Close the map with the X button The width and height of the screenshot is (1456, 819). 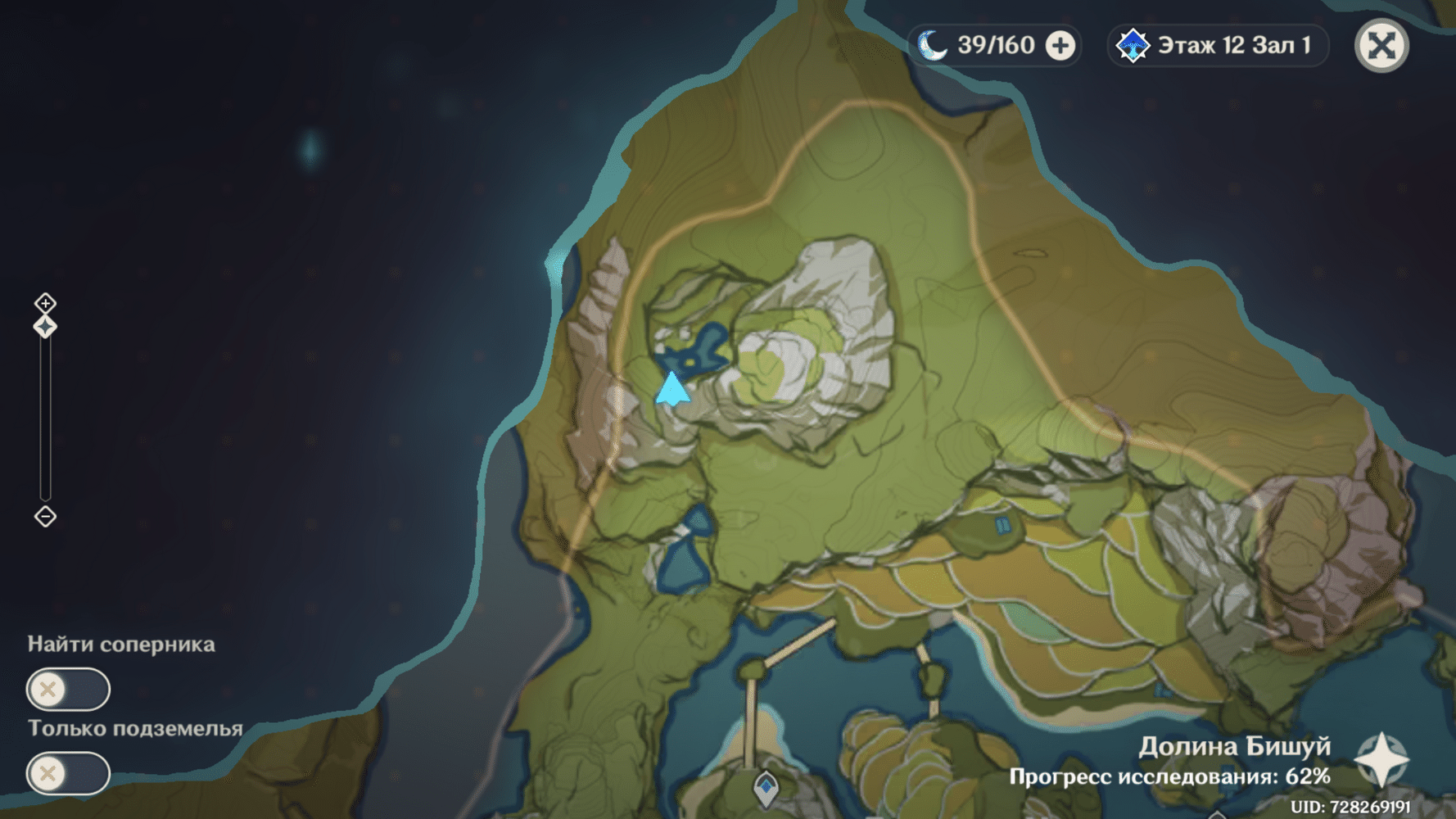coord(1381,46)
